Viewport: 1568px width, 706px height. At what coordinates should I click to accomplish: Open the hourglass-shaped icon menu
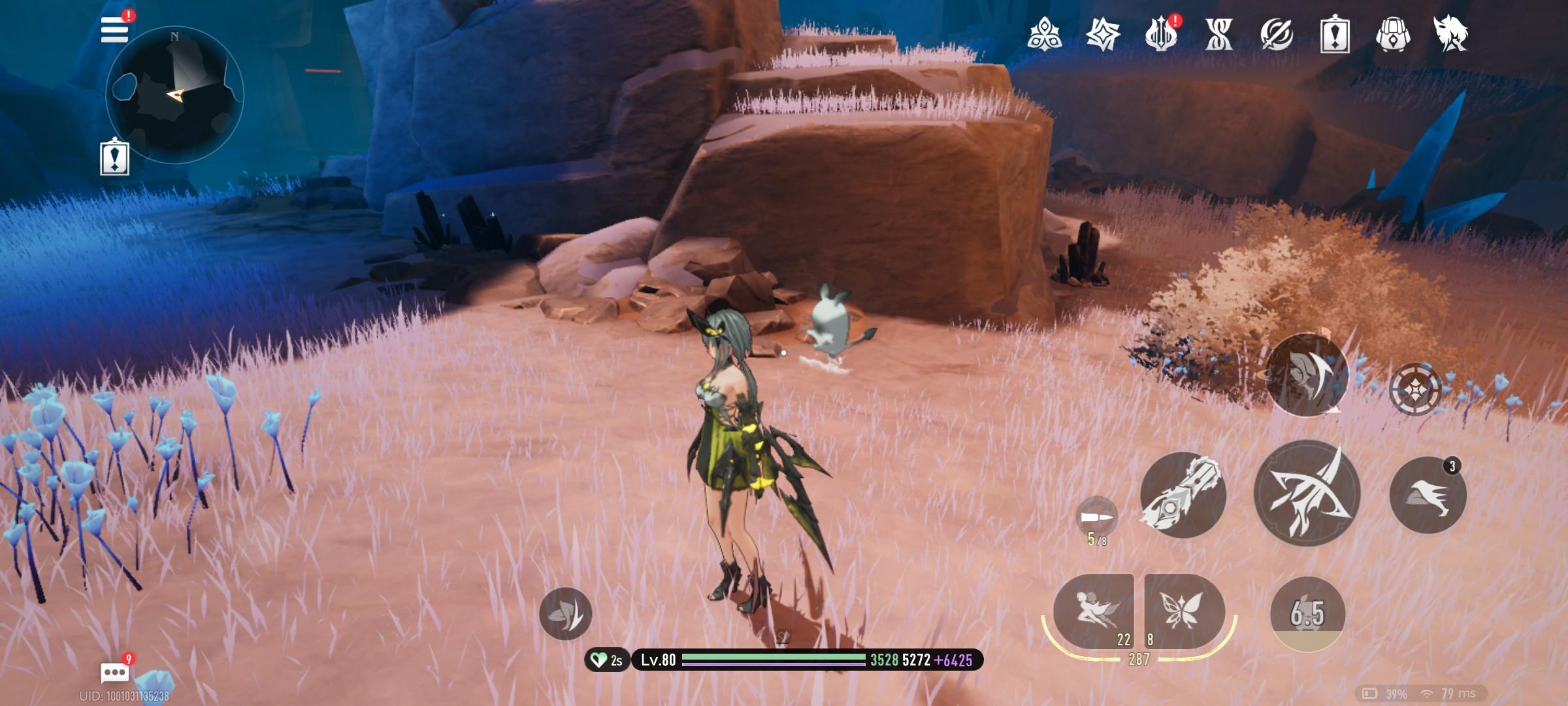(1219, 34)
